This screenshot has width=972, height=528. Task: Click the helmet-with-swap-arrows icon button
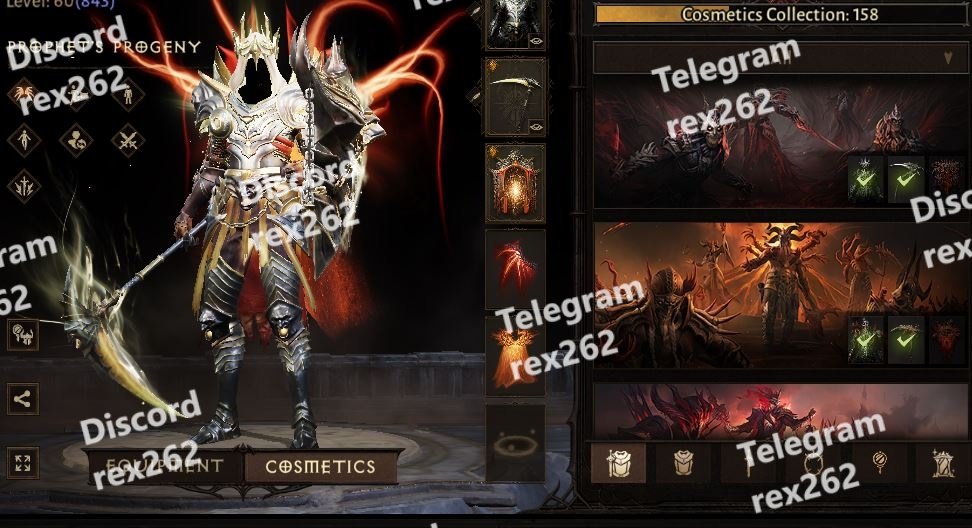pos(22,335)
